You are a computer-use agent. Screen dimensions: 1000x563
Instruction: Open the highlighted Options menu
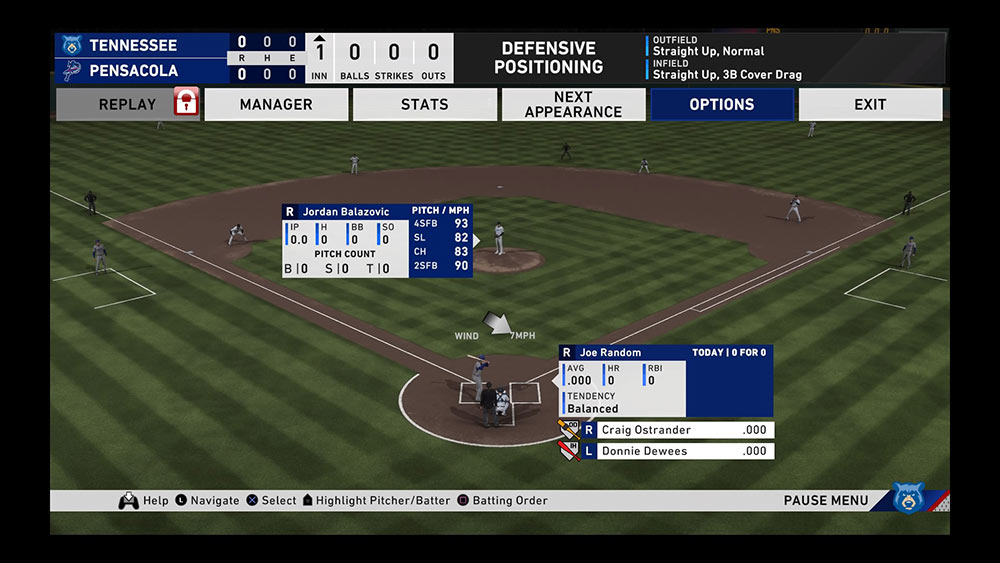tap(722, 104)
